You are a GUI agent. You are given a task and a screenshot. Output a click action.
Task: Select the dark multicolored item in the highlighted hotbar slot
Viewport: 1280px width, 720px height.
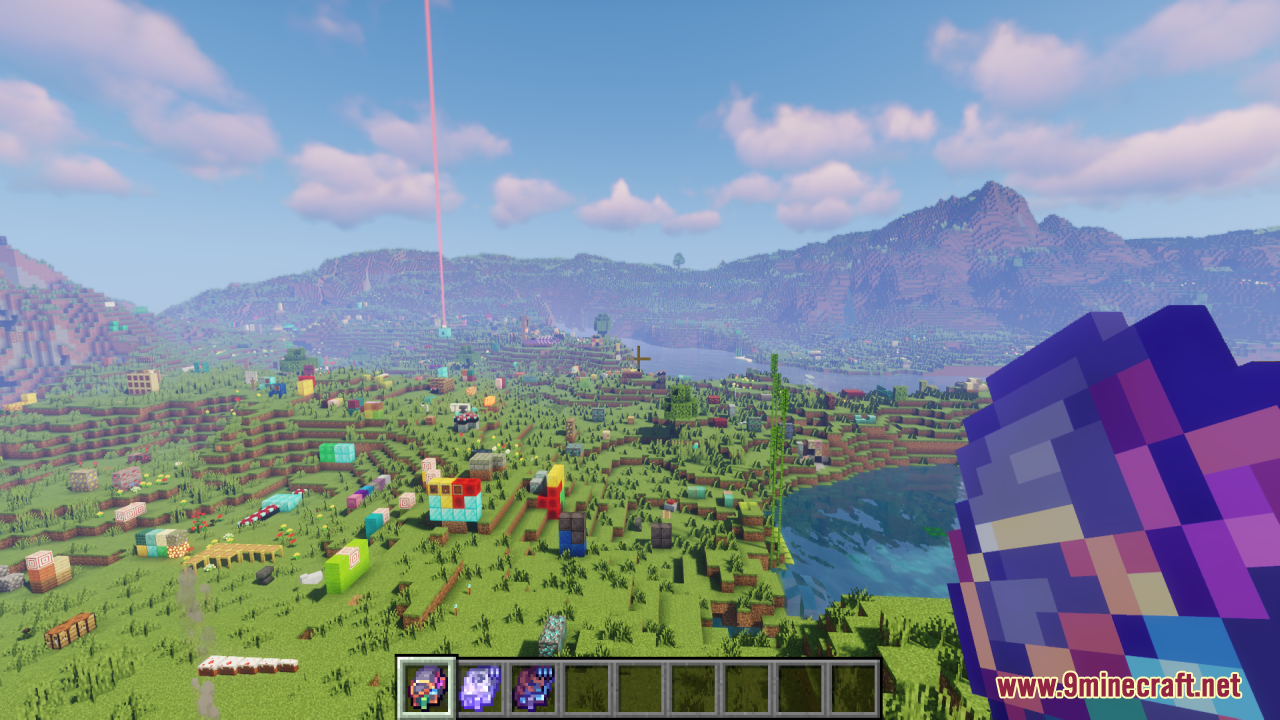click(x=427, y=687)
